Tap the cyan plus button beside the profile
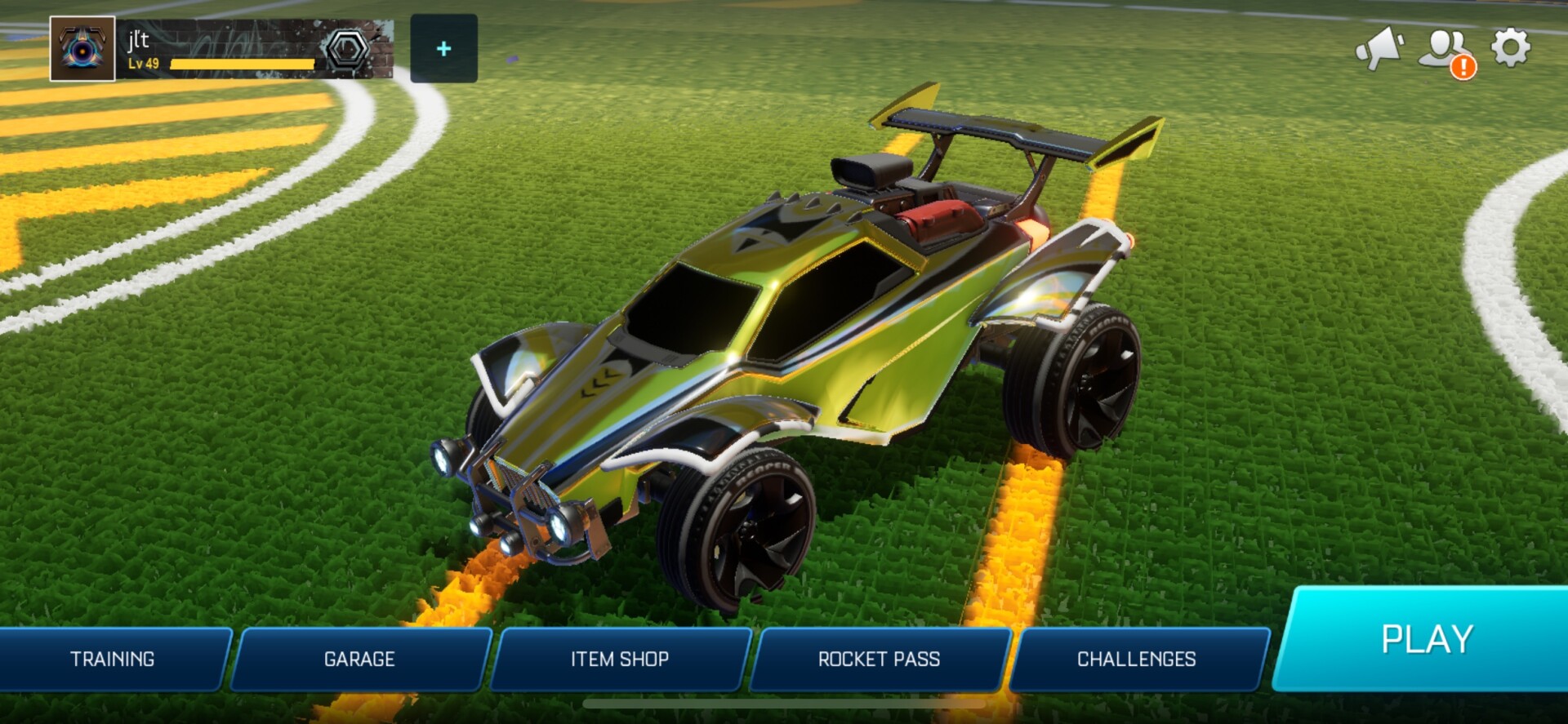Screen dimensions: 1568x724 443,49
